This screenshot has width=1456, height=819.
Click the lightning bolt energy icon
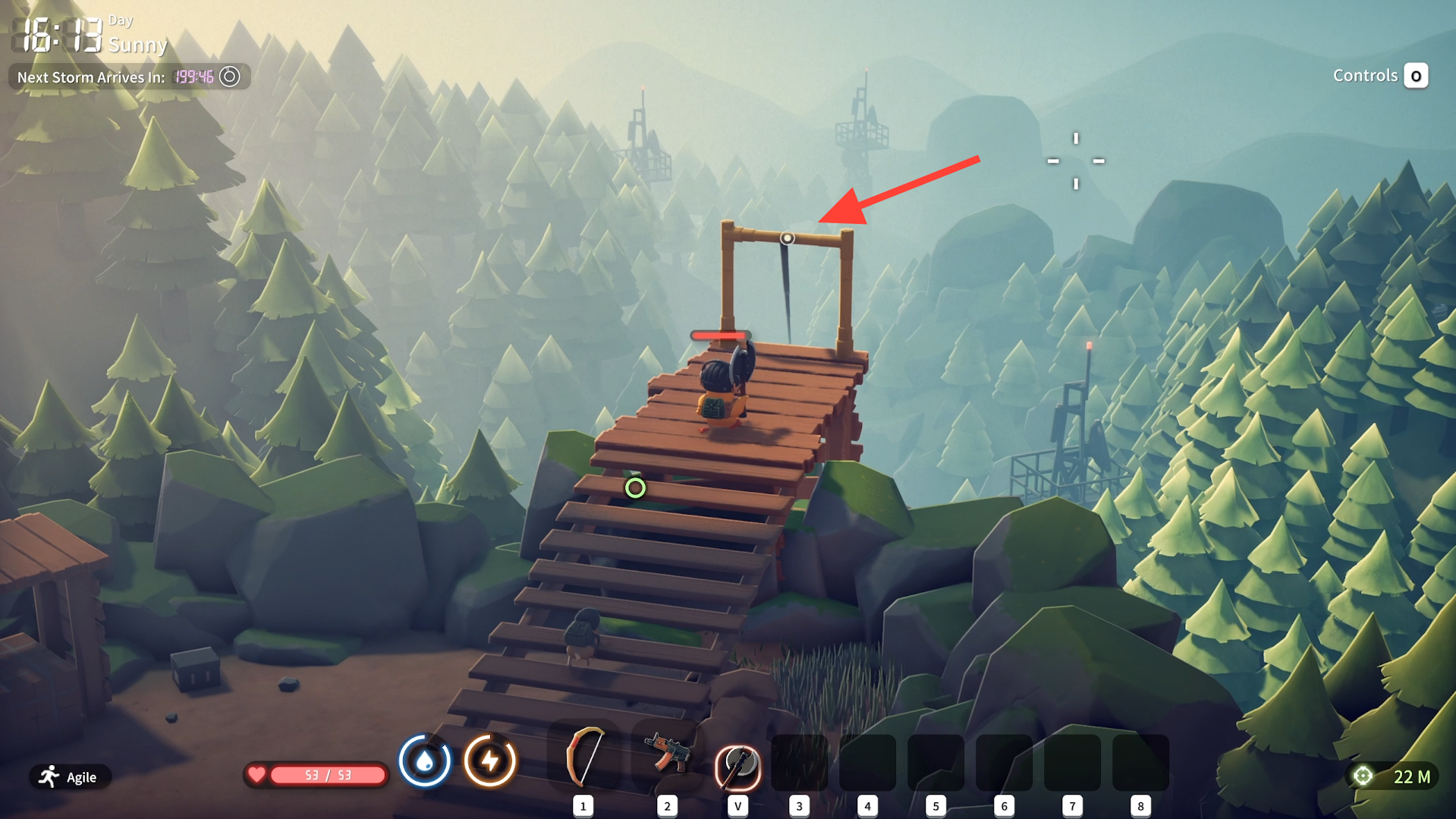coord(490,761)
